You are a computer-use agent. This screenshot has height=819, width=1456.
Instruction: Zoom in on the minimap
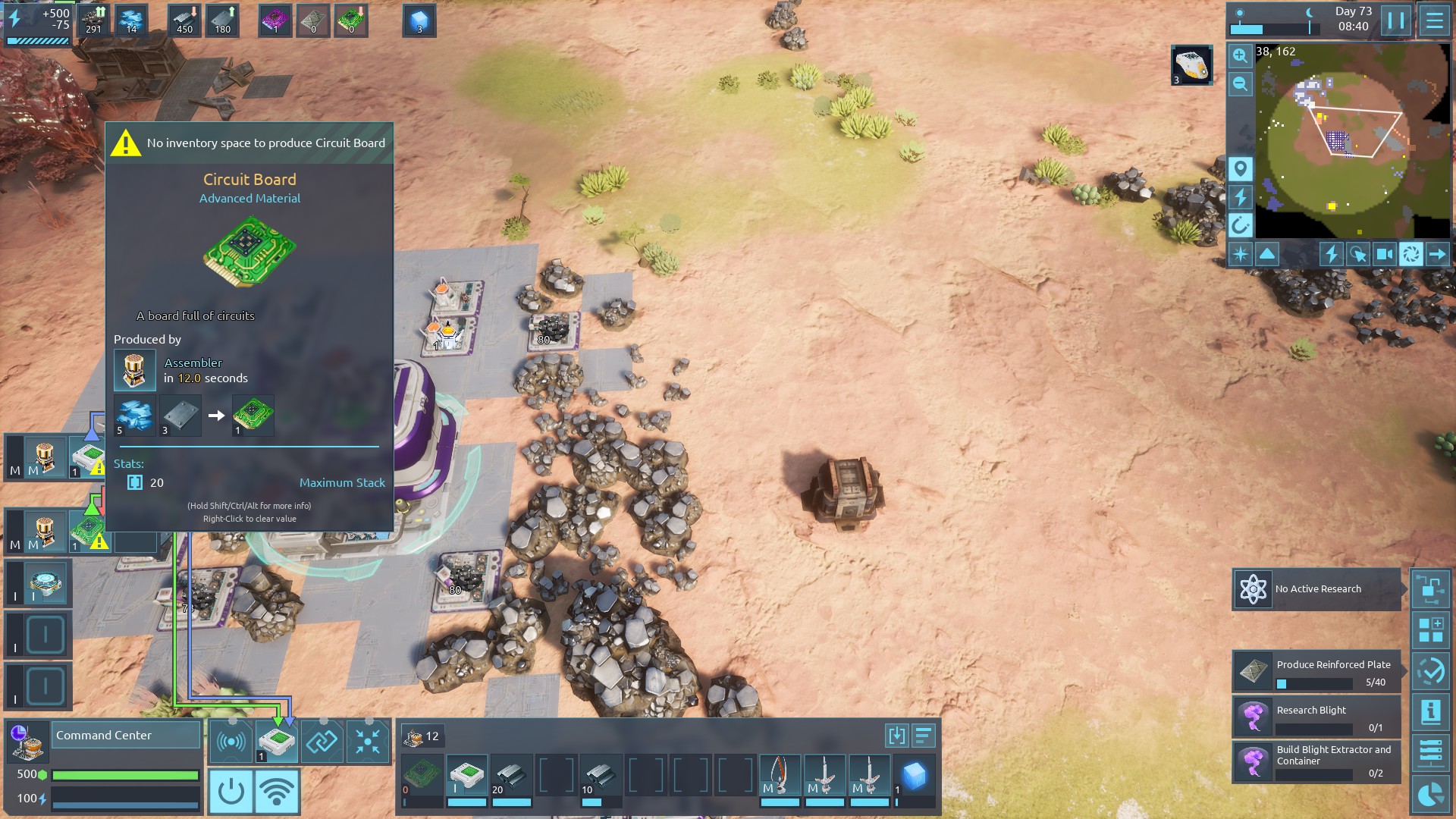tap(1240, 55)
